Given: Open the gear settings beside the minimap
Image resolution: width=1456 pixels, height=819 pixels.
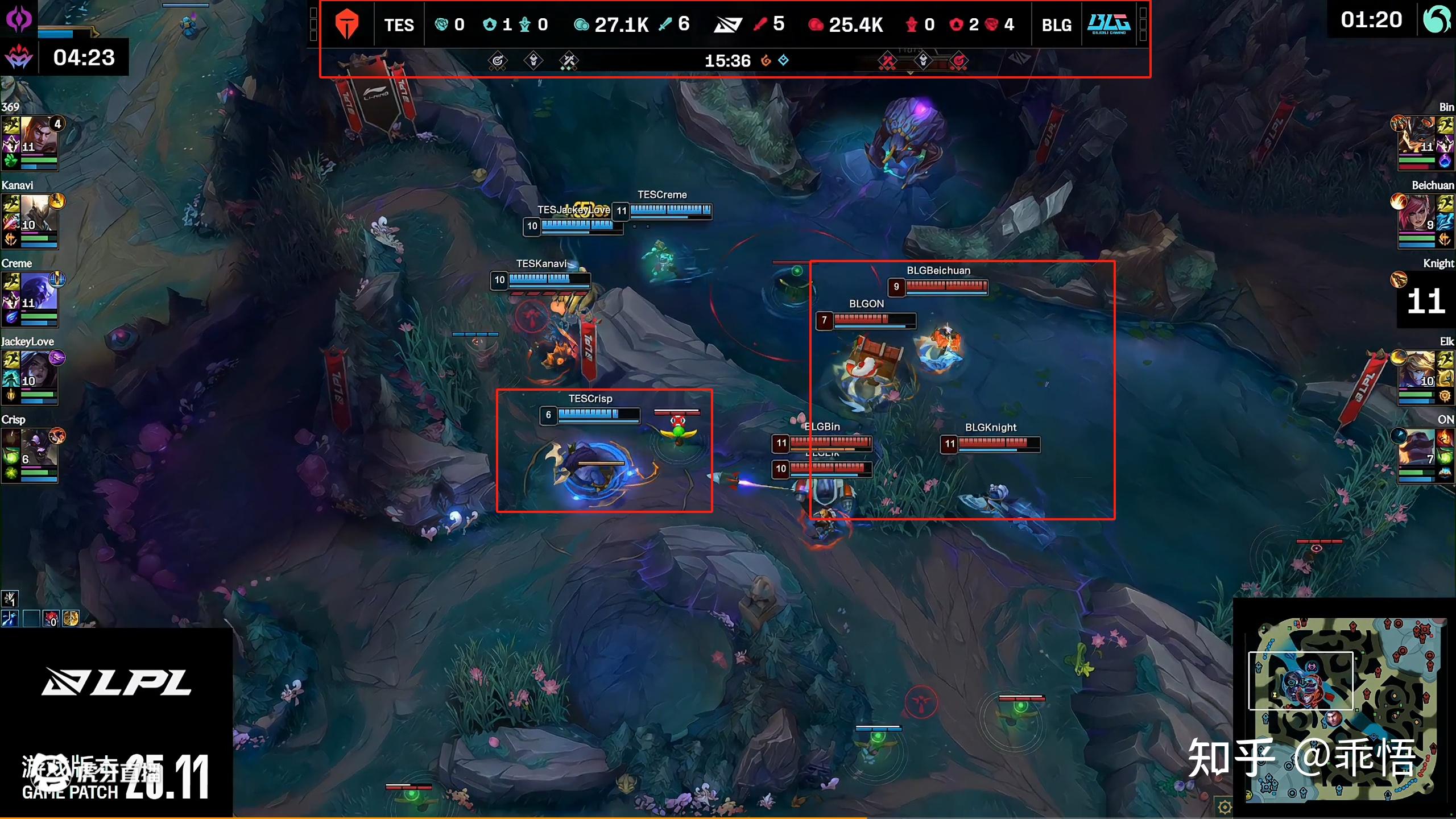Looking at the screenshot, I should pos(1224,806).
